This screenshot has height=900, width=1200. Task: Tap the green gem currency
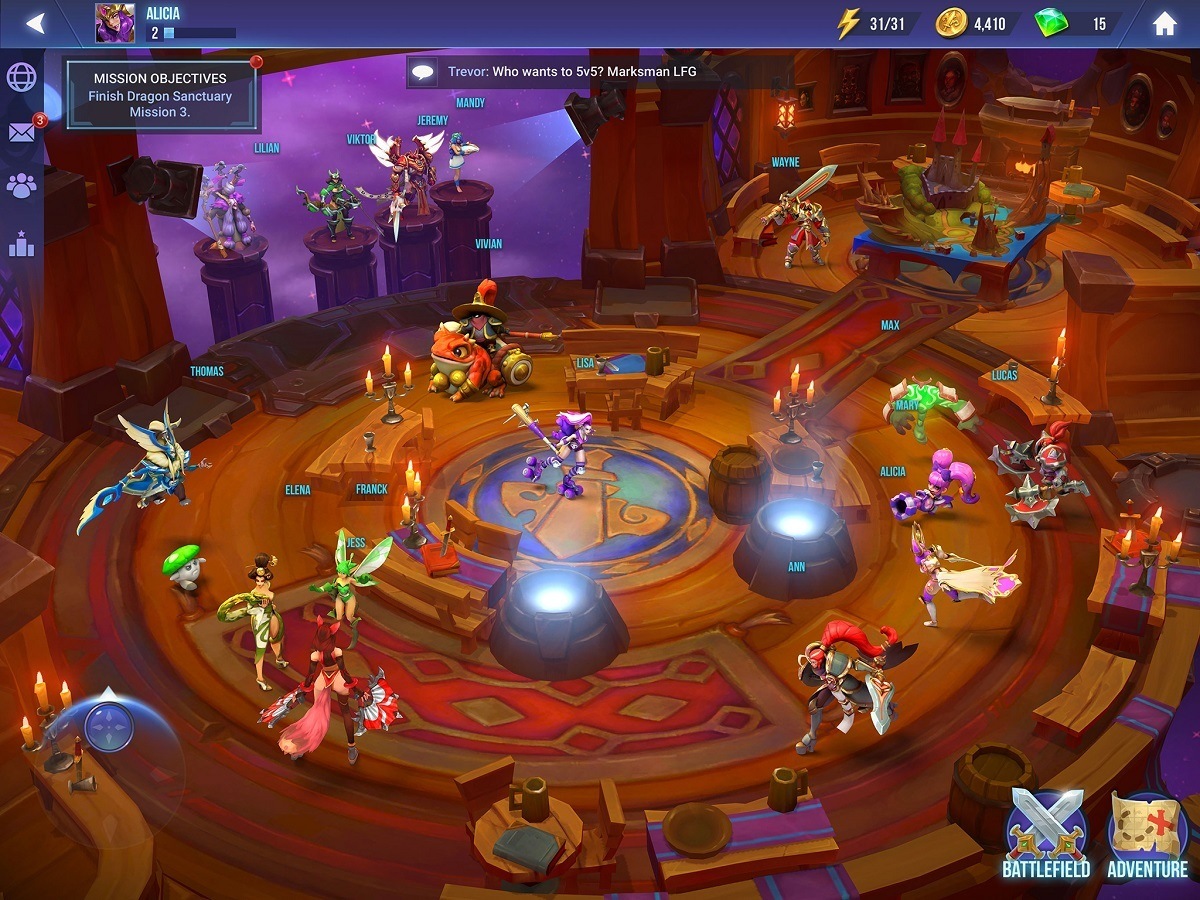click(x=1075, y=23)
